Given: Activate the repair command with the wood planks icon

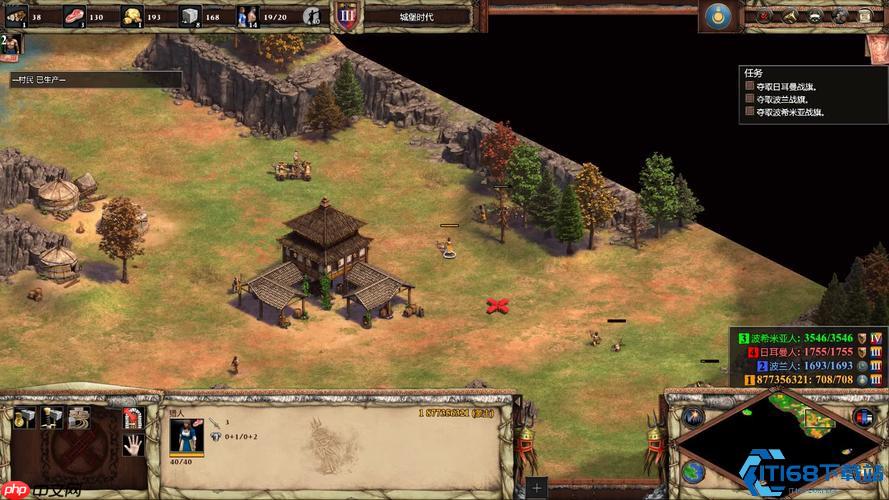Looking at the screenshot, I should coord(79,418).
